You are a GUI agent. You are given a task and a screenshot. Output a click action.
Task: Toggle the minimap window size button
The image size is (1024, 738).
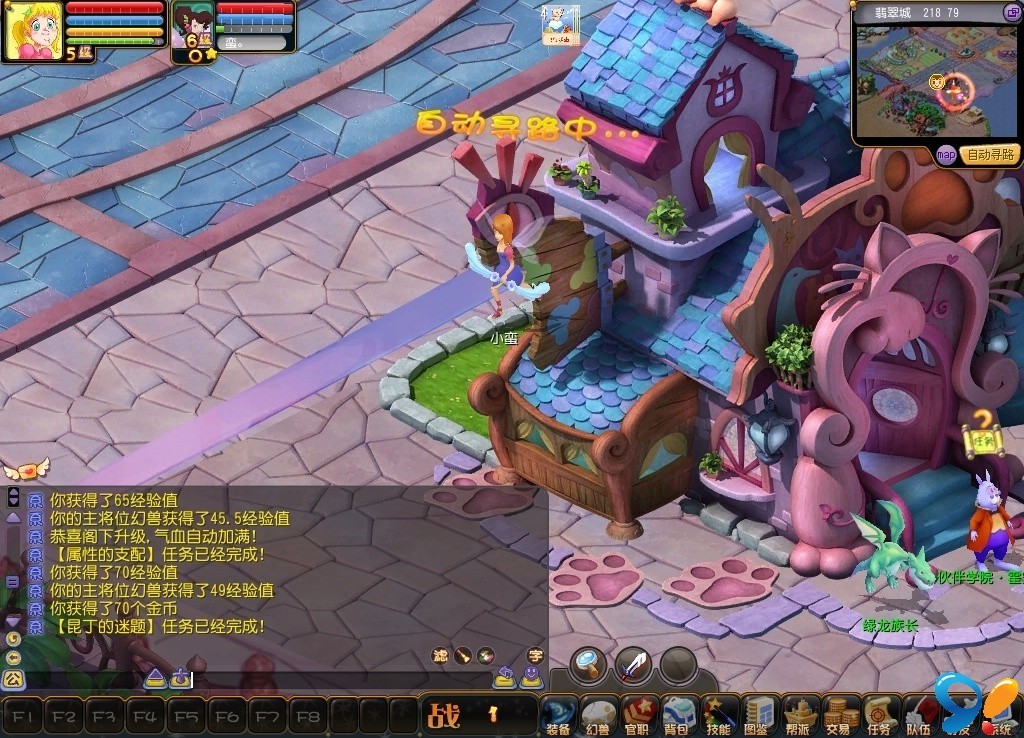pos(1011,12)
